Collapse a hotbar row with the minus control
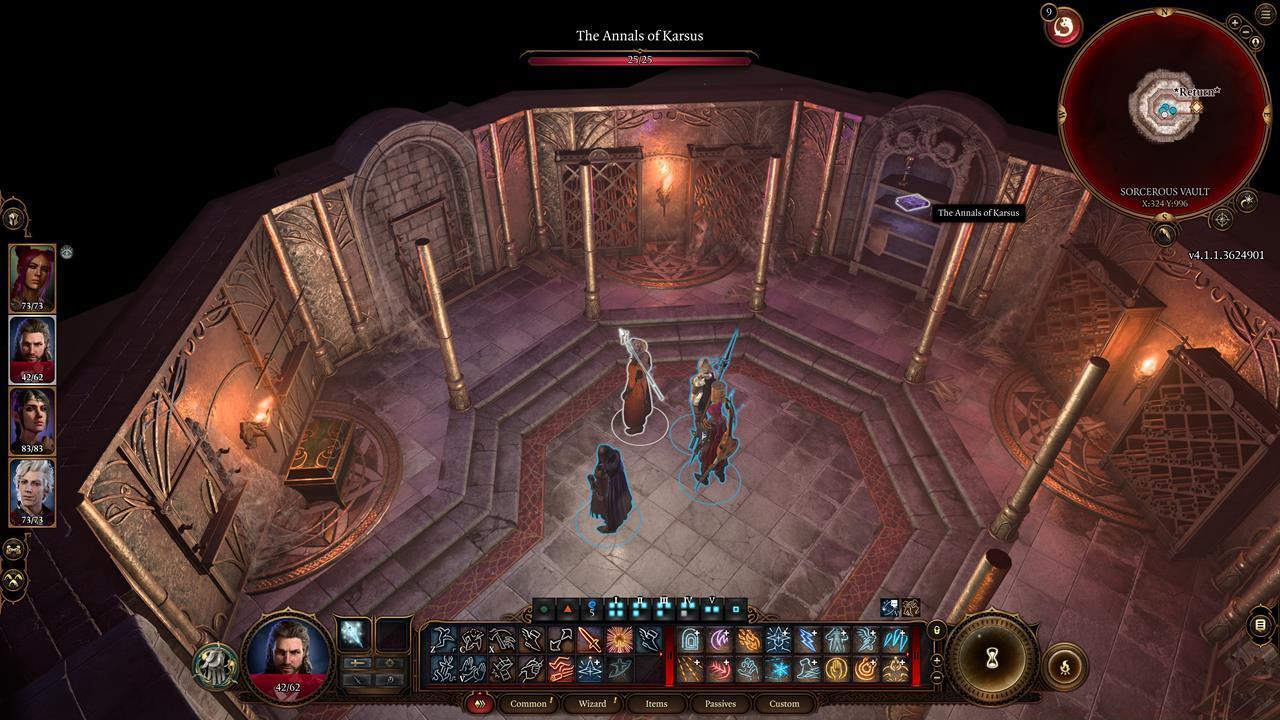This screenshot has height=720, width=1280. pos(937,677)
